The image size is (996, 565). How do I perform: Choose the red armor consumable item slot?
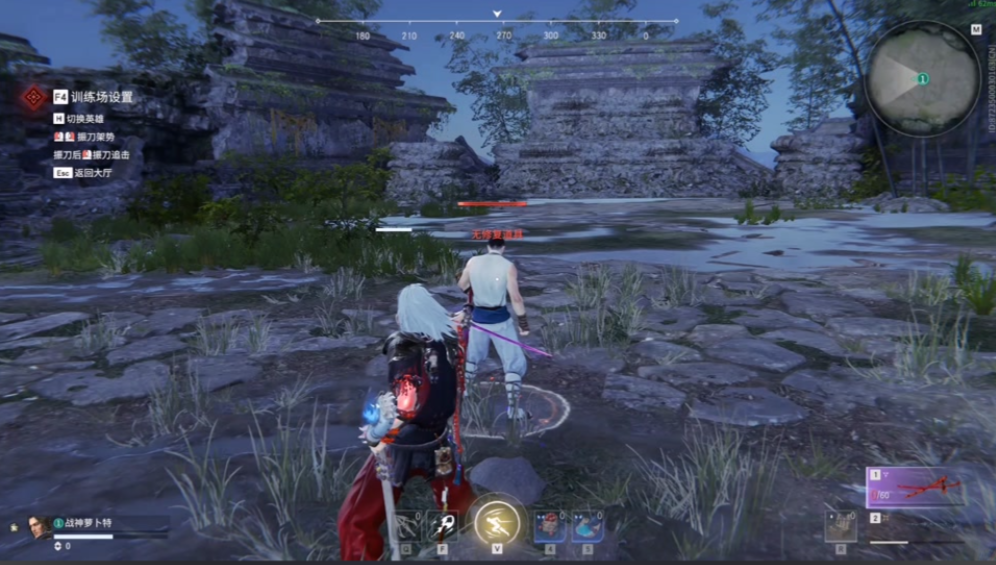(x=549, y=526)
